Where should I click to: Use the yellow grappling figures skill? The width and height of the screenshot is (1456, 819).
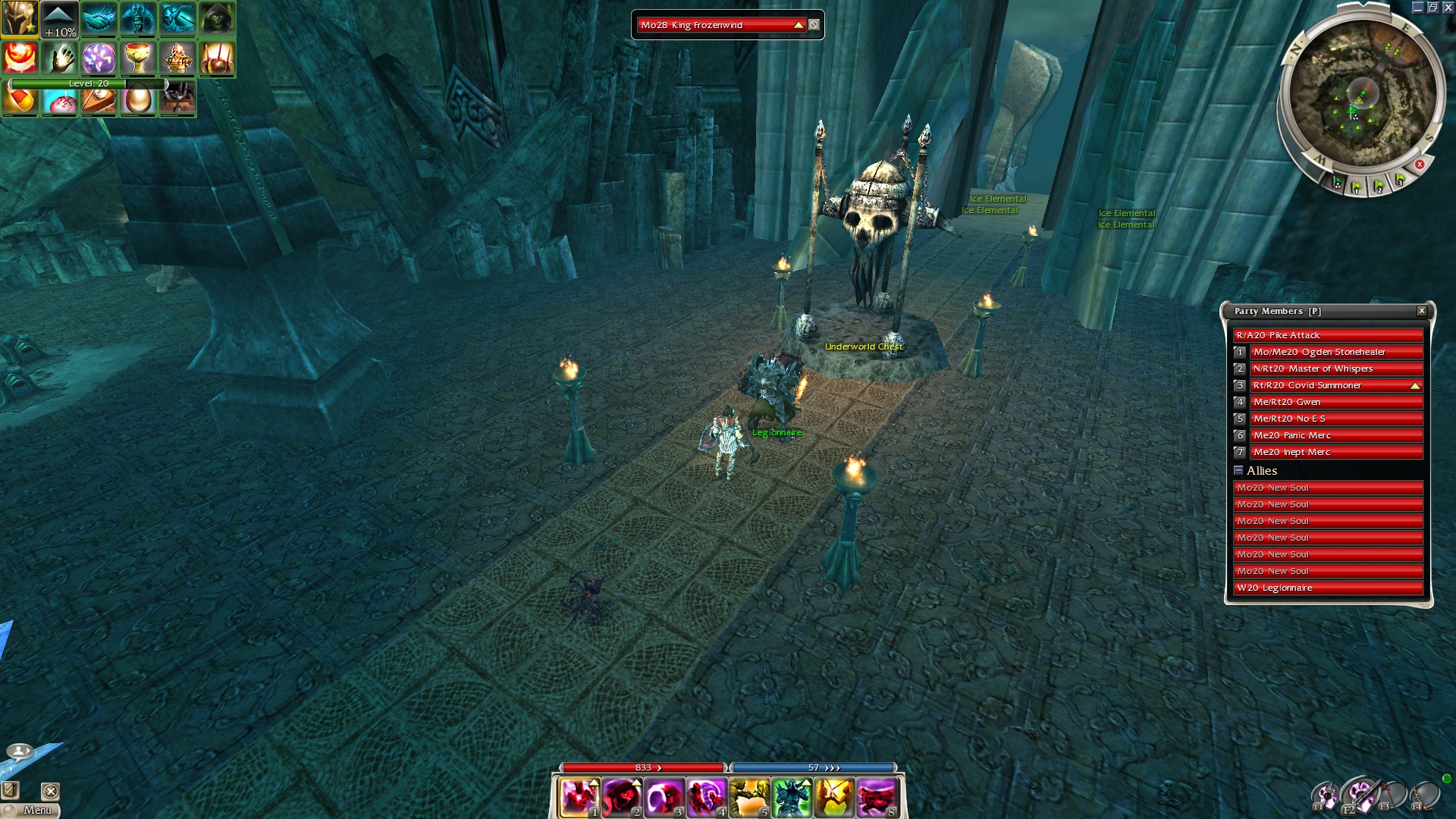pyautogui.click(x=749, y=797)
